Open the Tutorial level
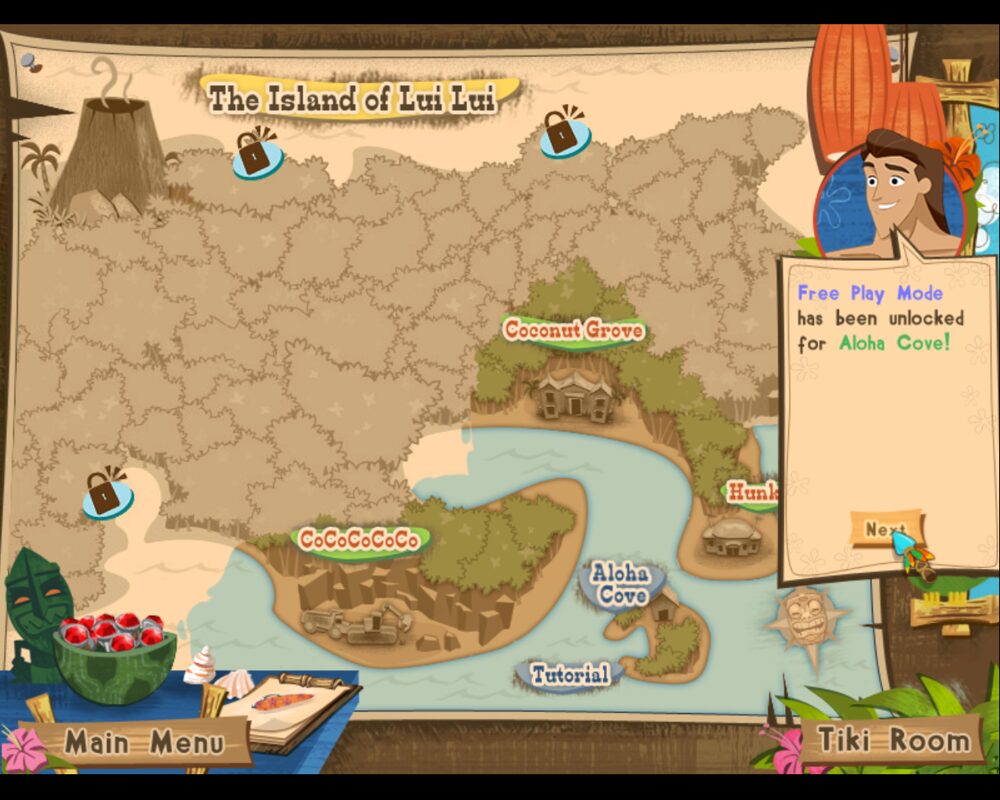The height and width of the screenshot is (800, 1000). tap(570, 674)
